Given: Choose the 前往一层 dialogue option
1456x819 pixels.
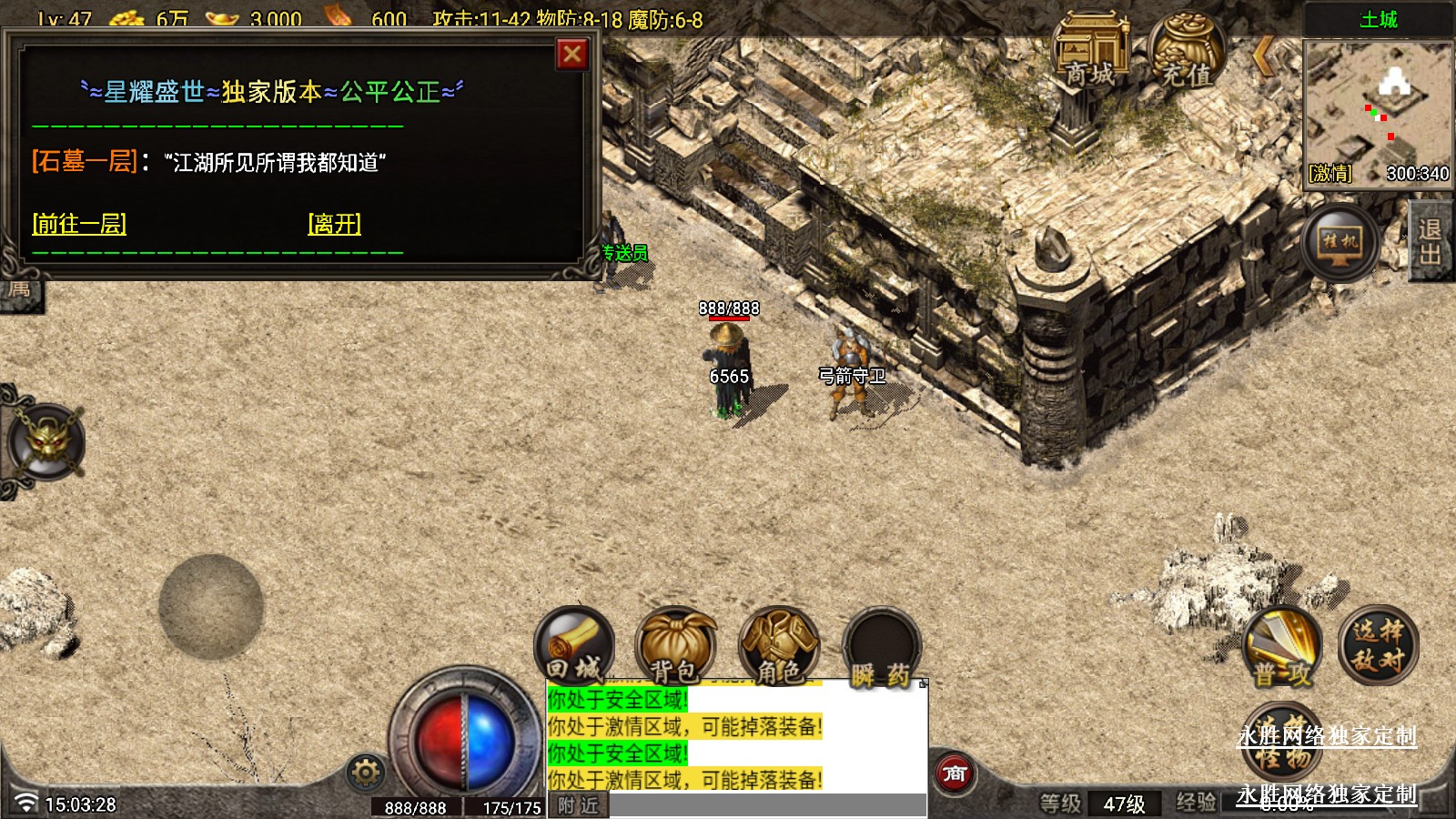Looking at the screenshot, I should 79,224.
